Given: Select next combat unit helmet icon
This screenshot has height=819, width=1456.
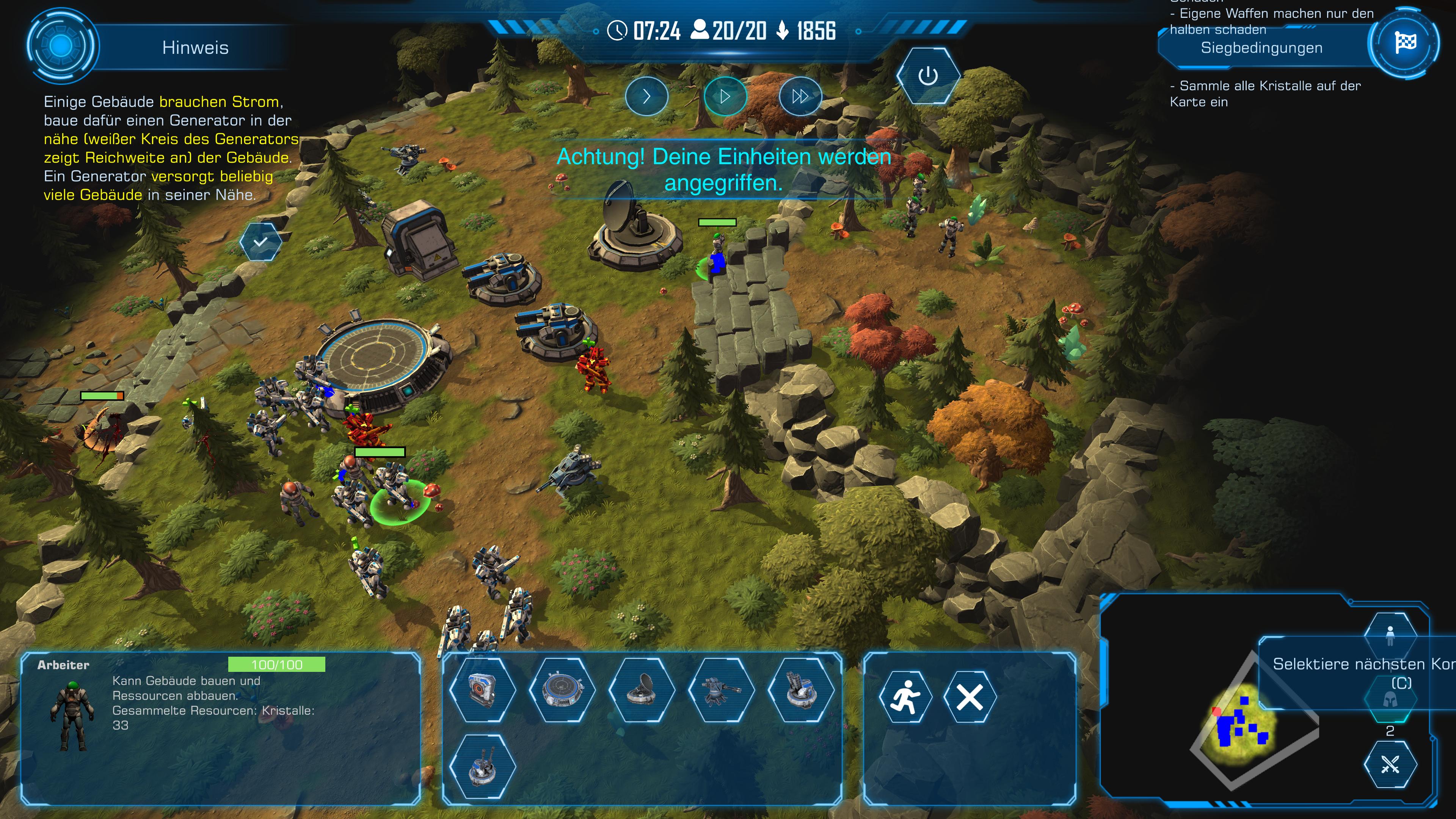Looking at the screenshot, I should (x=1390, y=700).
